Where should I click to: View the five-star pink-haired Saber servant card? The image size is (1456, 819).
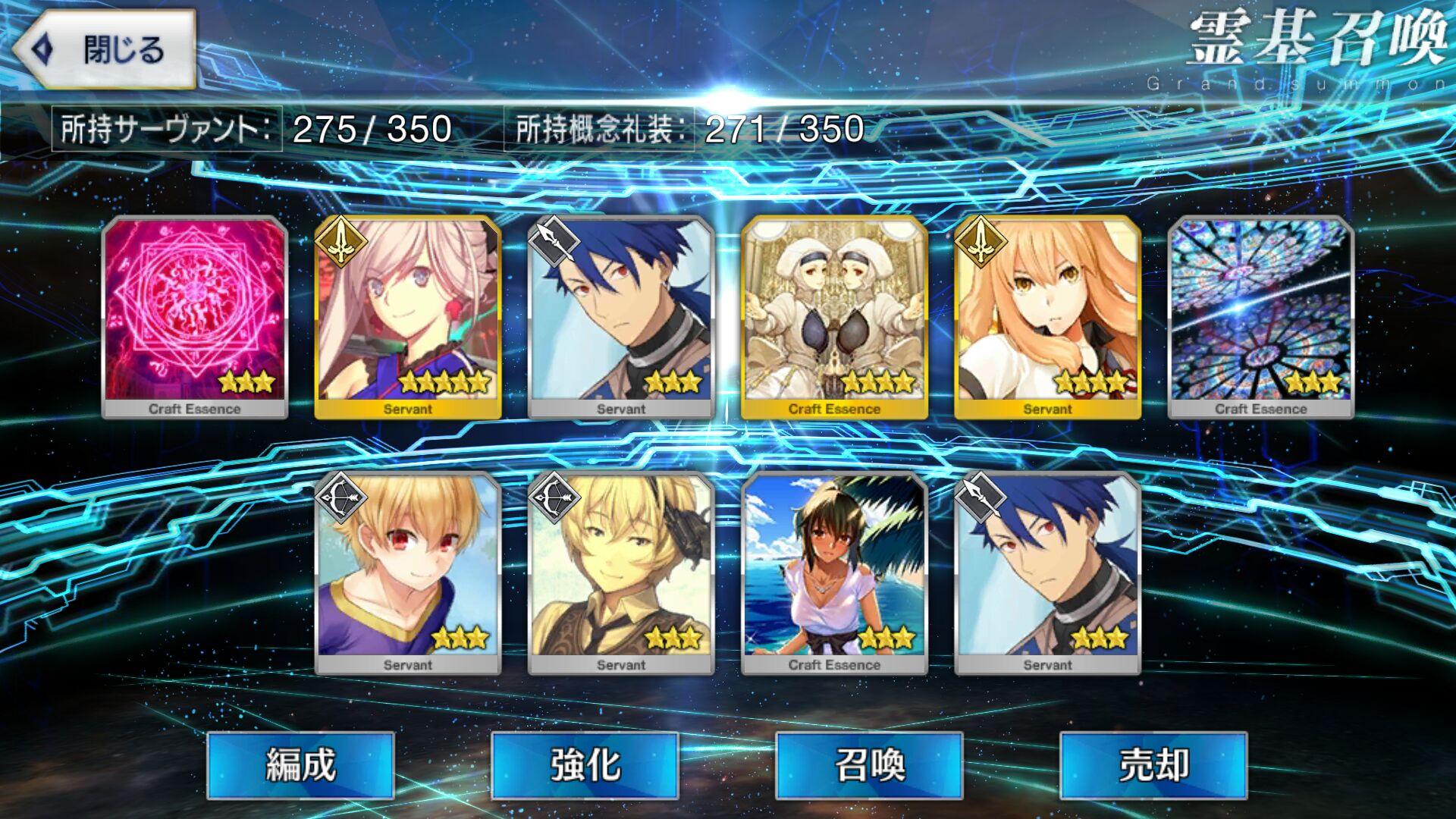point(408,317)
